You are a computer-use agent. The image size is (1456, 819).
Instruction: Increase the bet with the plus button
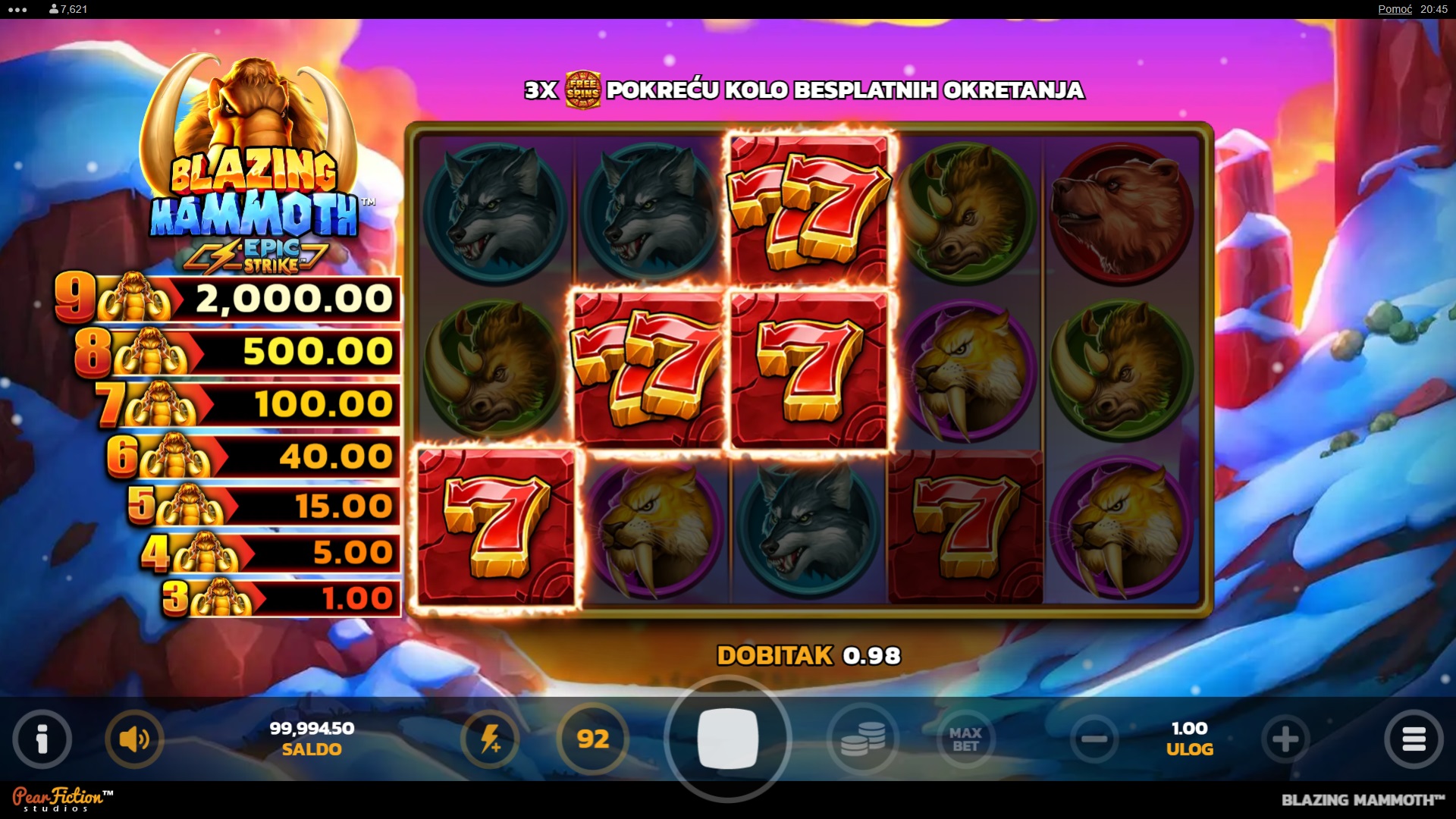coord(1285,739)
